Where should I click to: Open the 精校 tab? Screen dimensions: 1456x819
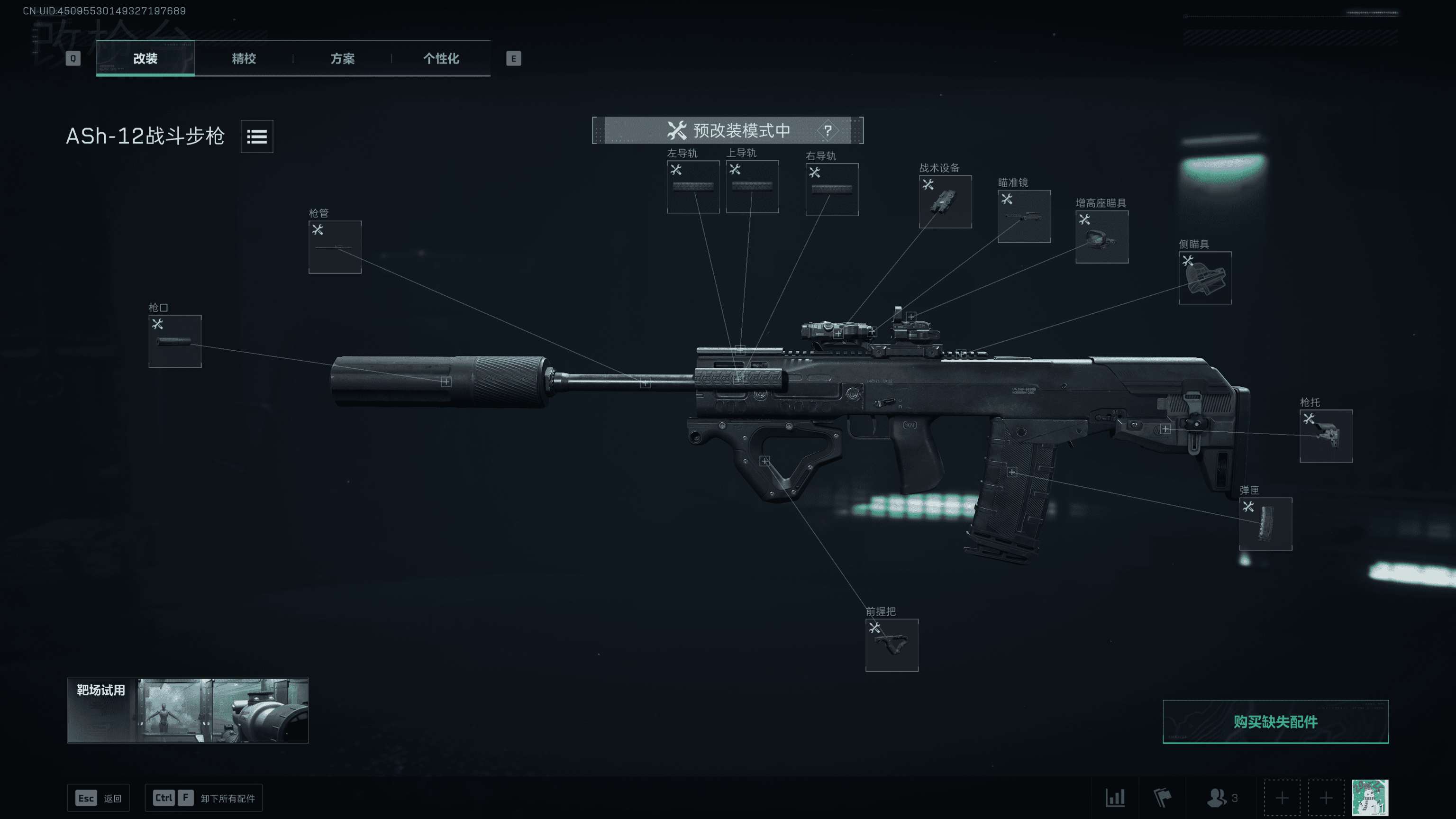point(244,58)
